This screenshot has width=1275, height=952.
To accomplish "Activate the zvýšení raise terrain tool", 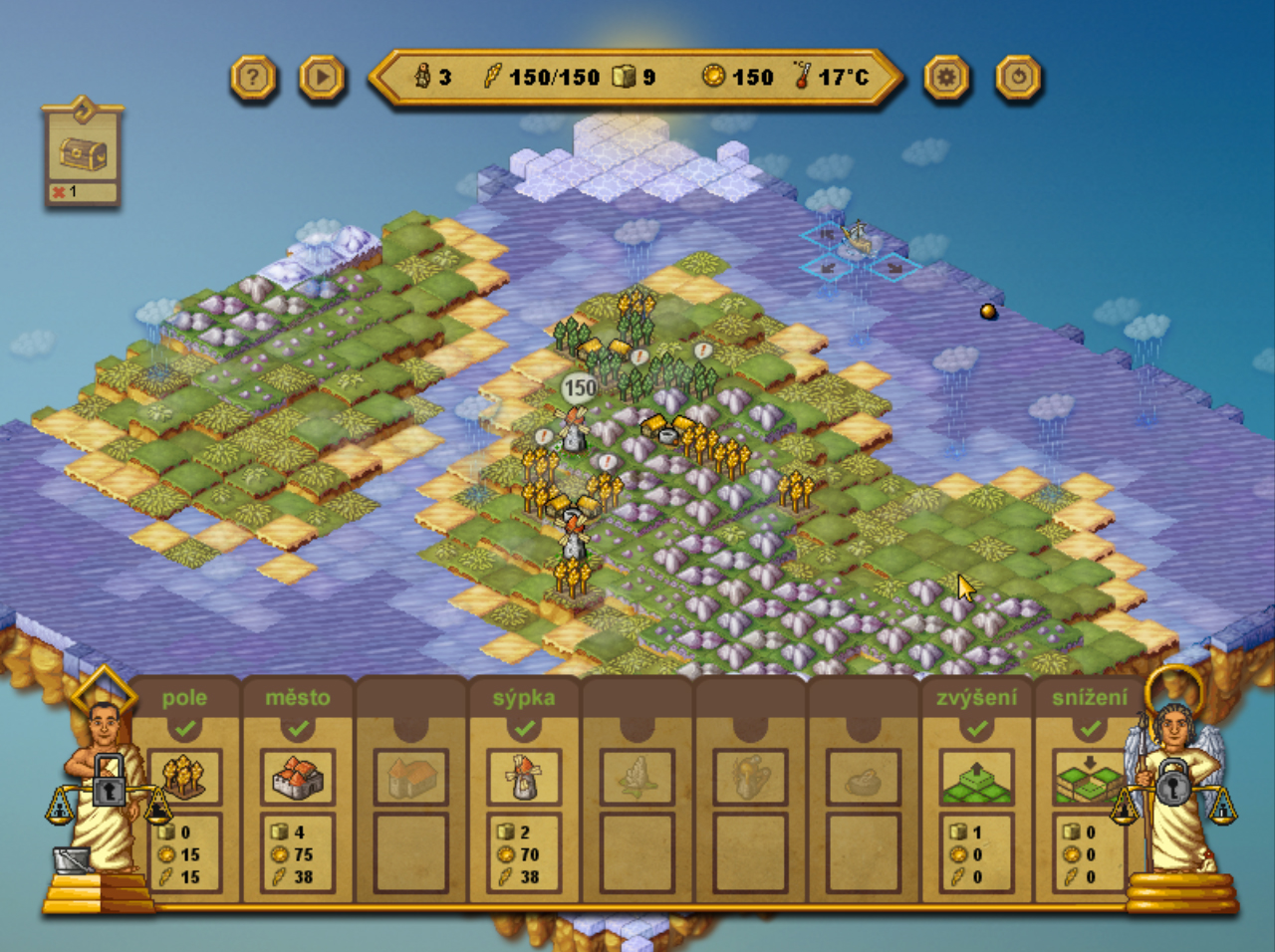I will click(977, 778).
